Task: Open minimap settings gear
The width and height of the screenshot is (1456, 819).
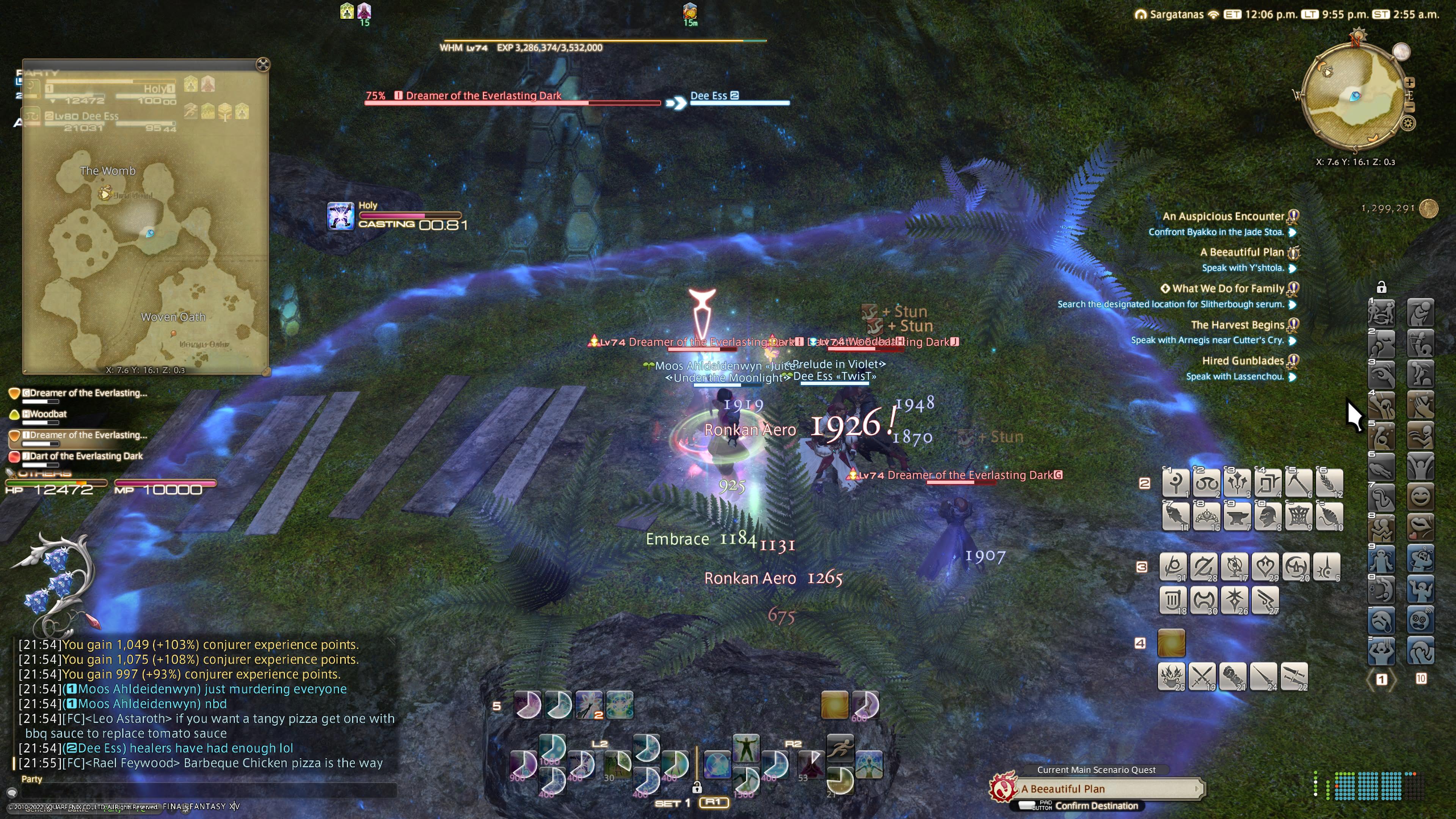Action: tap(1408, 123)
